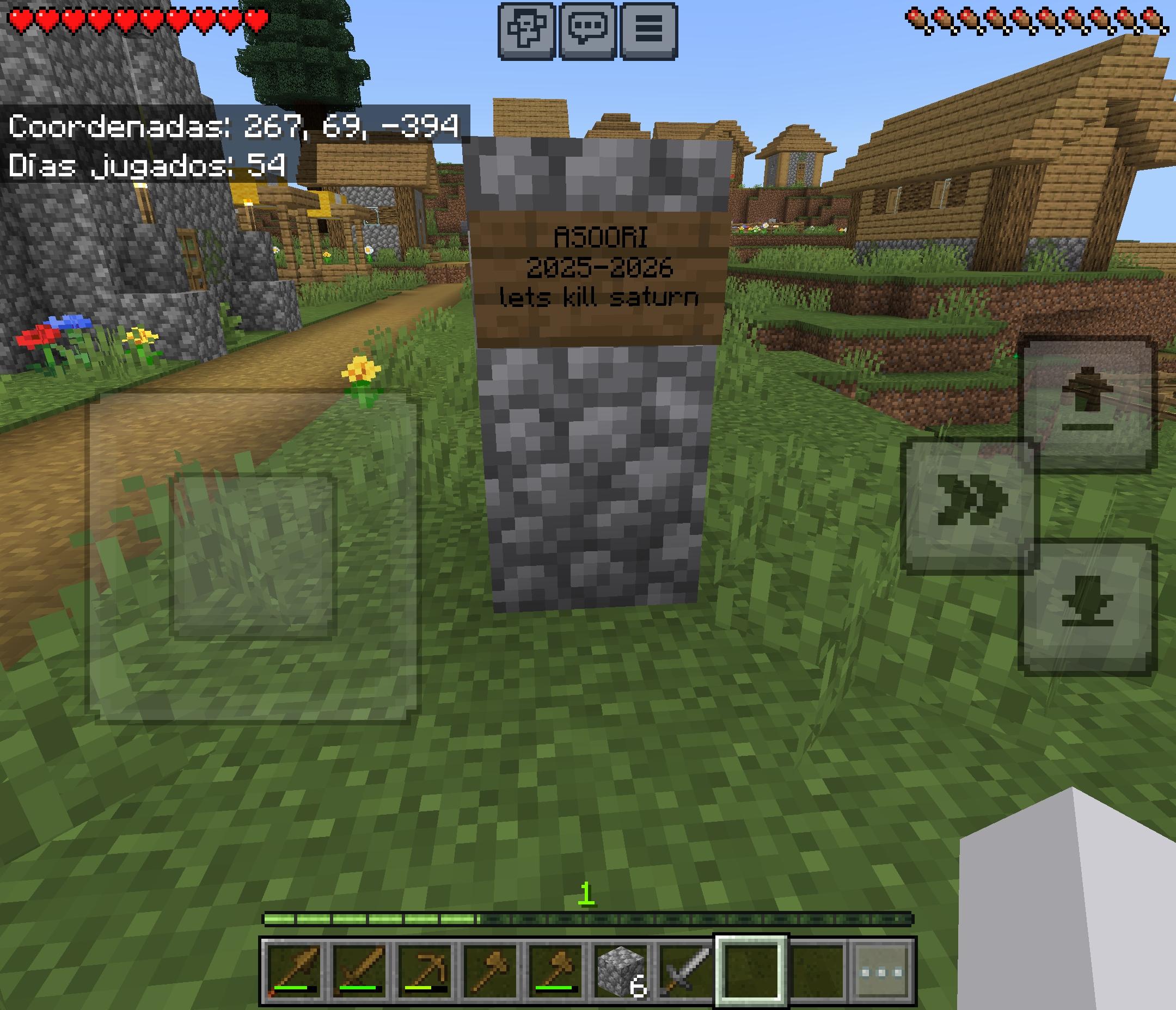
Task: Choose the wooden axe showing a durability bar
Action: [555, 972]
